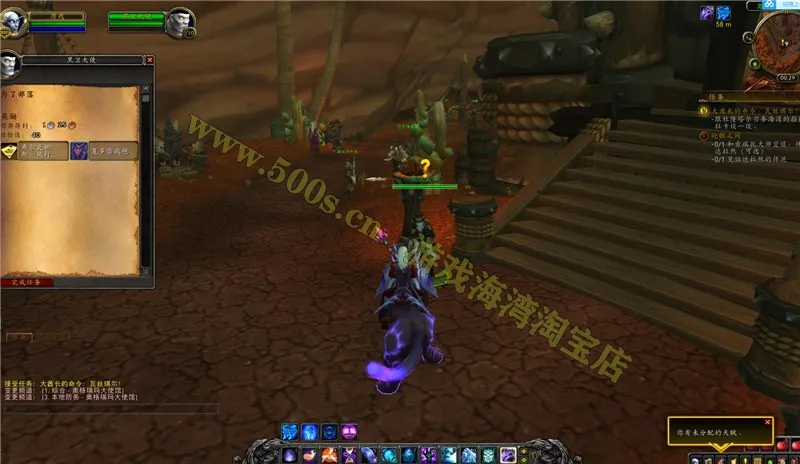800x464 pixels.
Task: Click the blue lightning buff icon
Action: pos(724,12)
